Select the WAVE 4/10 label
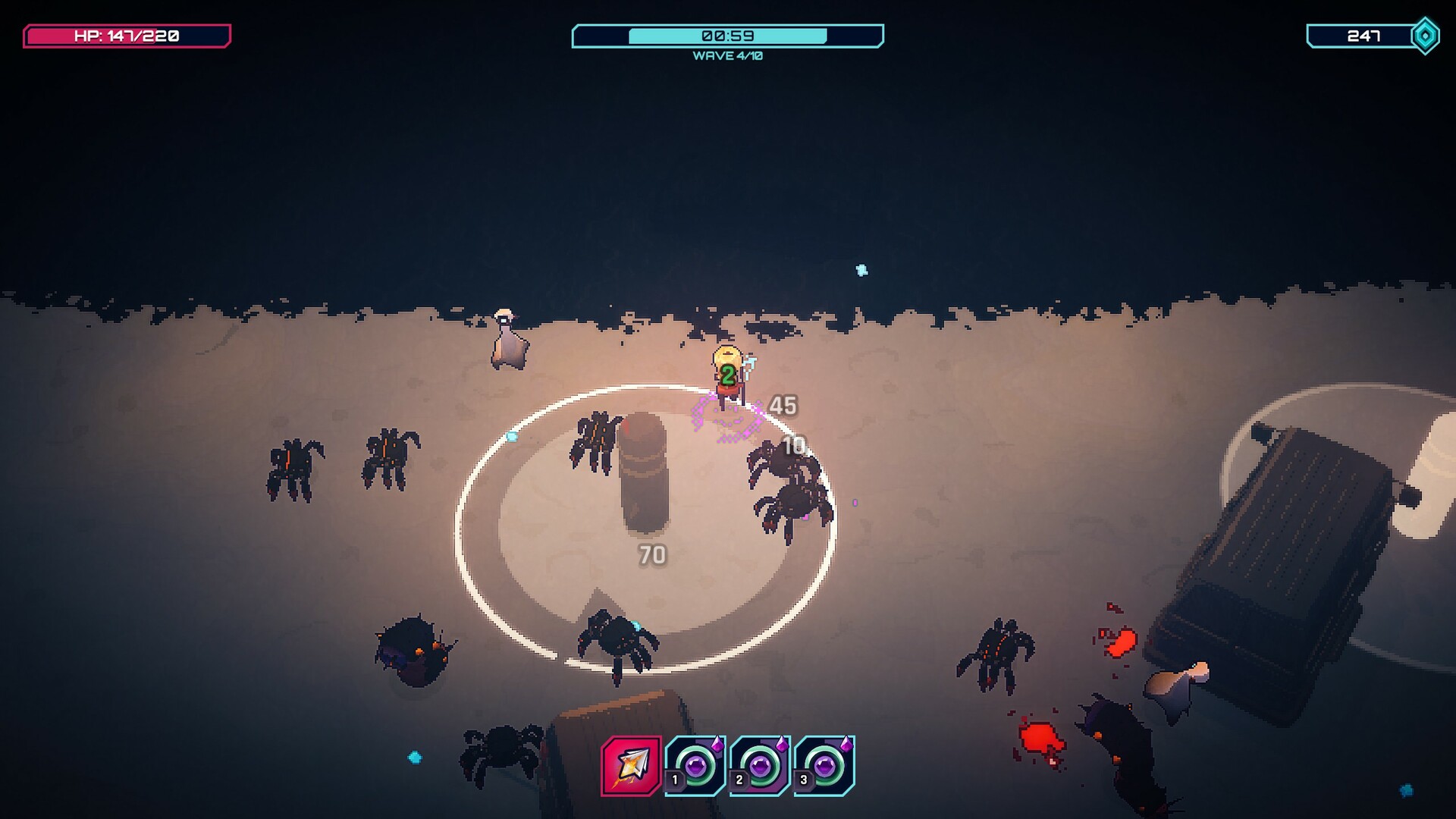This screenshot has width=1456, height=819. point(726,55)
